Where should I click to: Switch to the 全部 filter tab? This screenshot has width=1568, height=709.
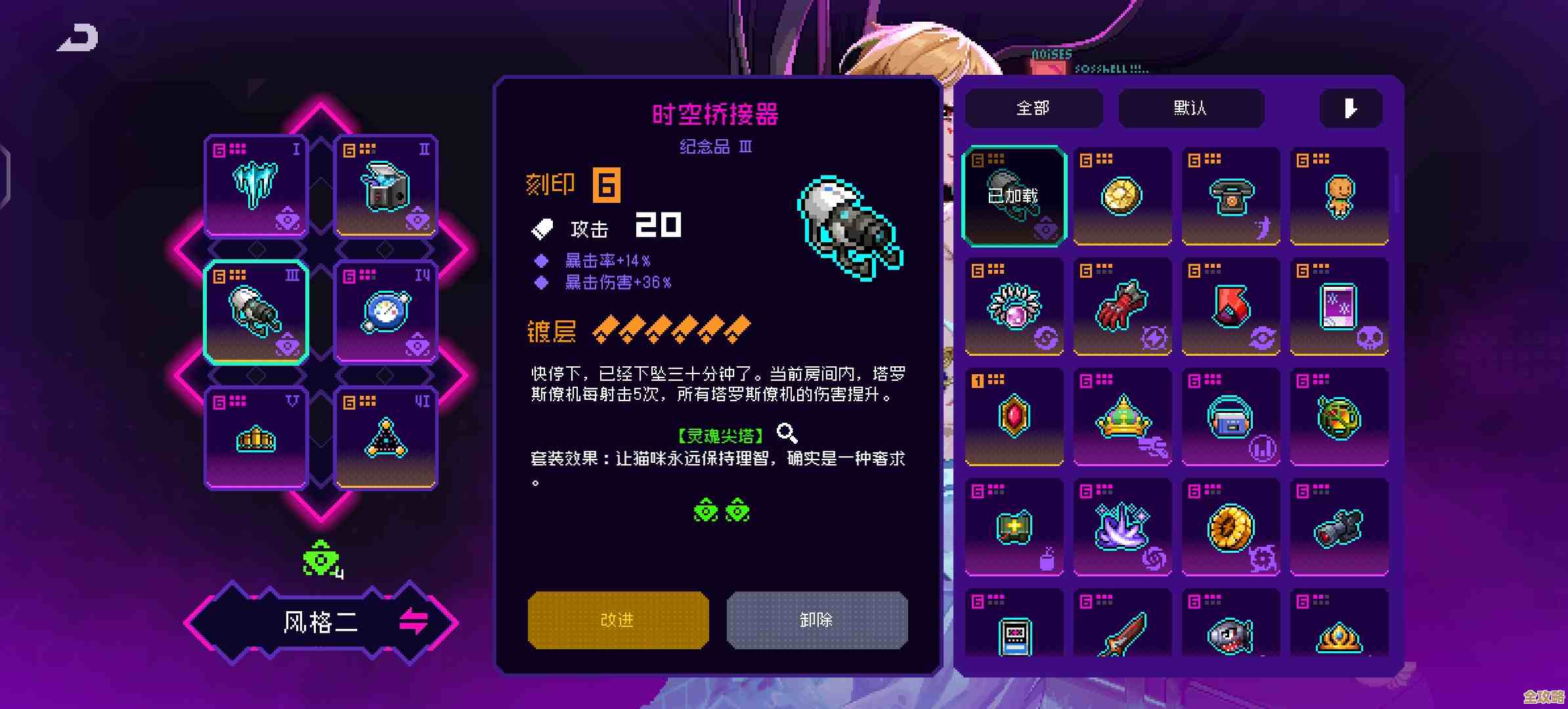(1033, 108)
